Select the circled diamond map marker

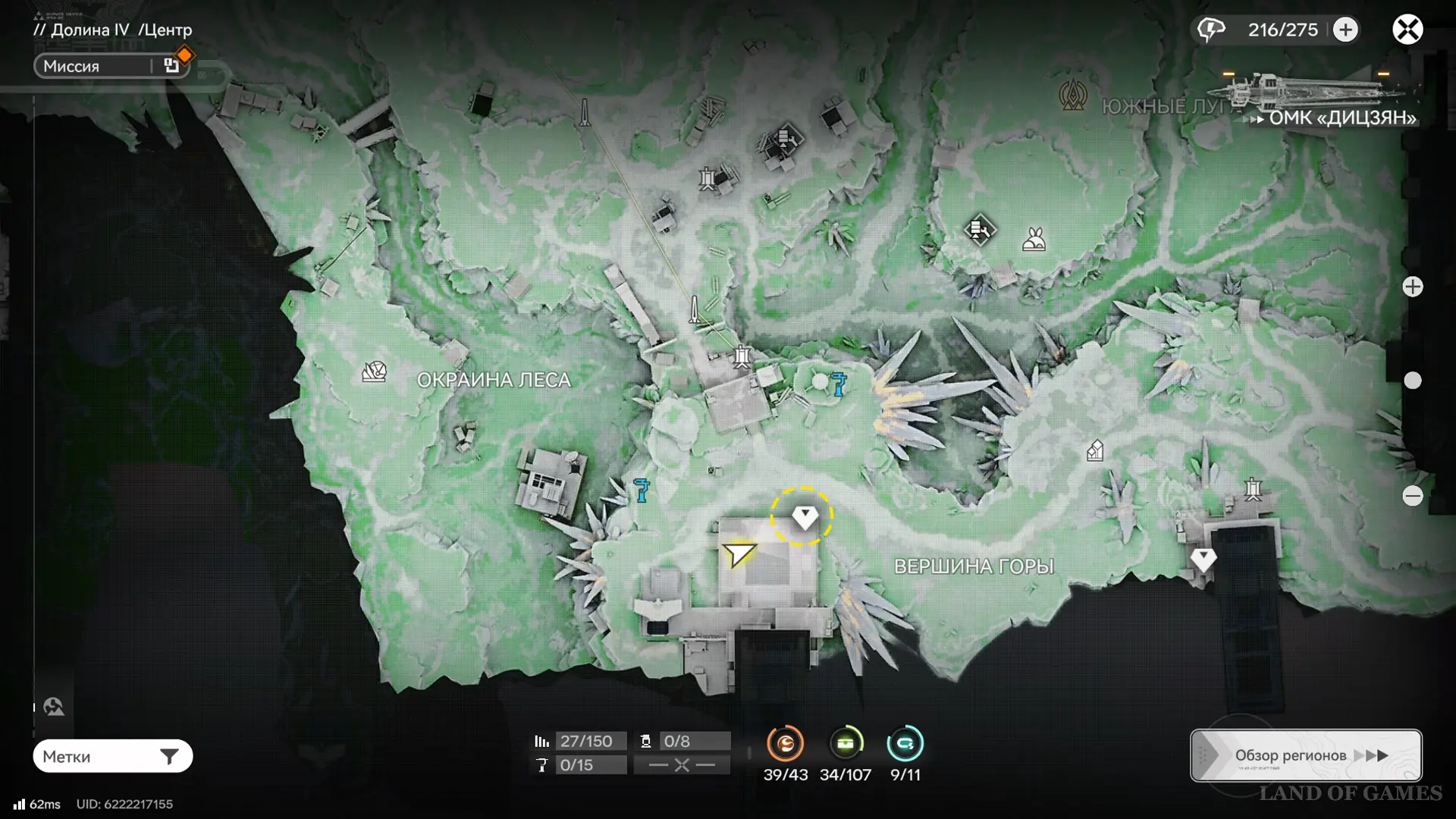click(805, 517)
